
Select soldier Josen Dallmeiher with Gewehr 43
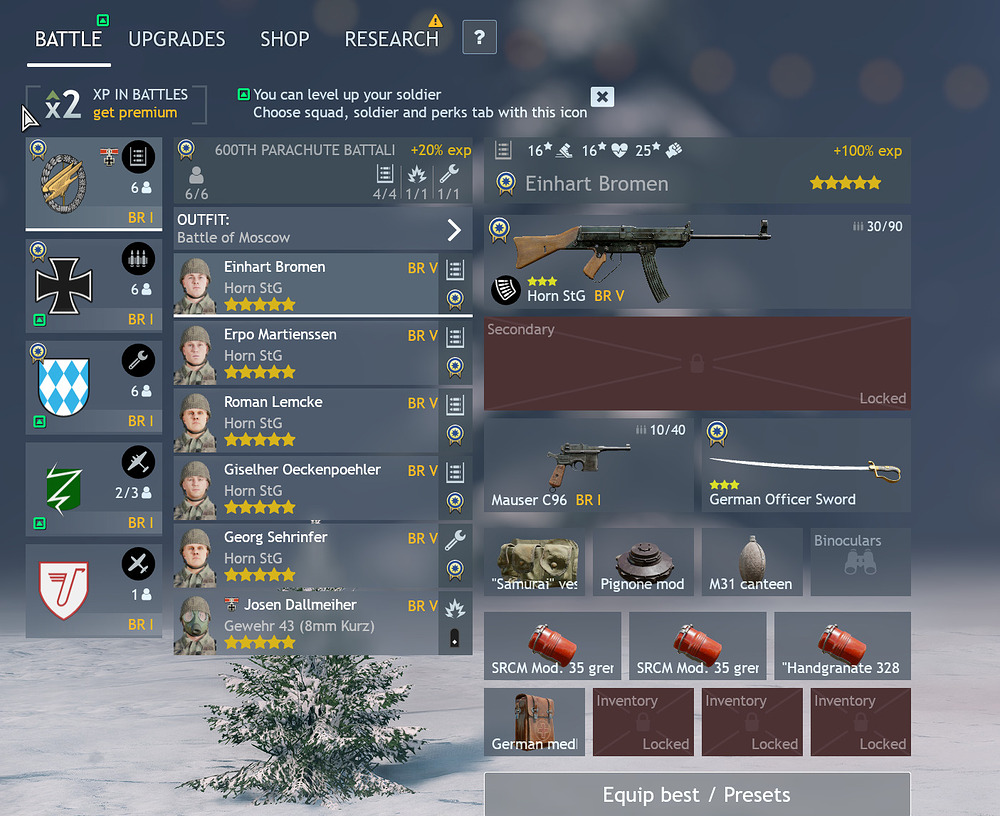click(x=306, y=622)
